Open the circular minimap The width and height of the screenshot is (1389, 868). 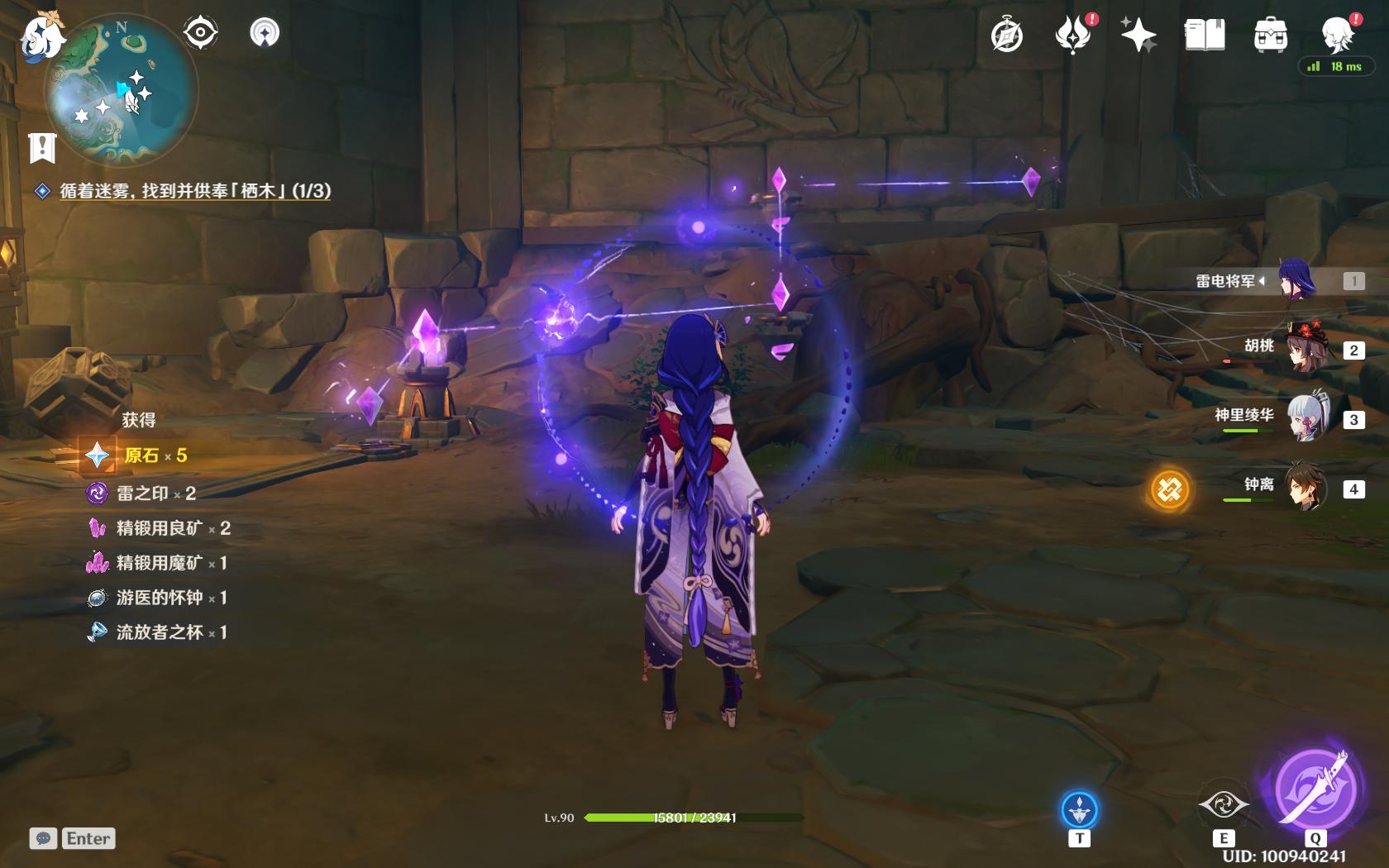pyautogui.click(x=122, y=91)
